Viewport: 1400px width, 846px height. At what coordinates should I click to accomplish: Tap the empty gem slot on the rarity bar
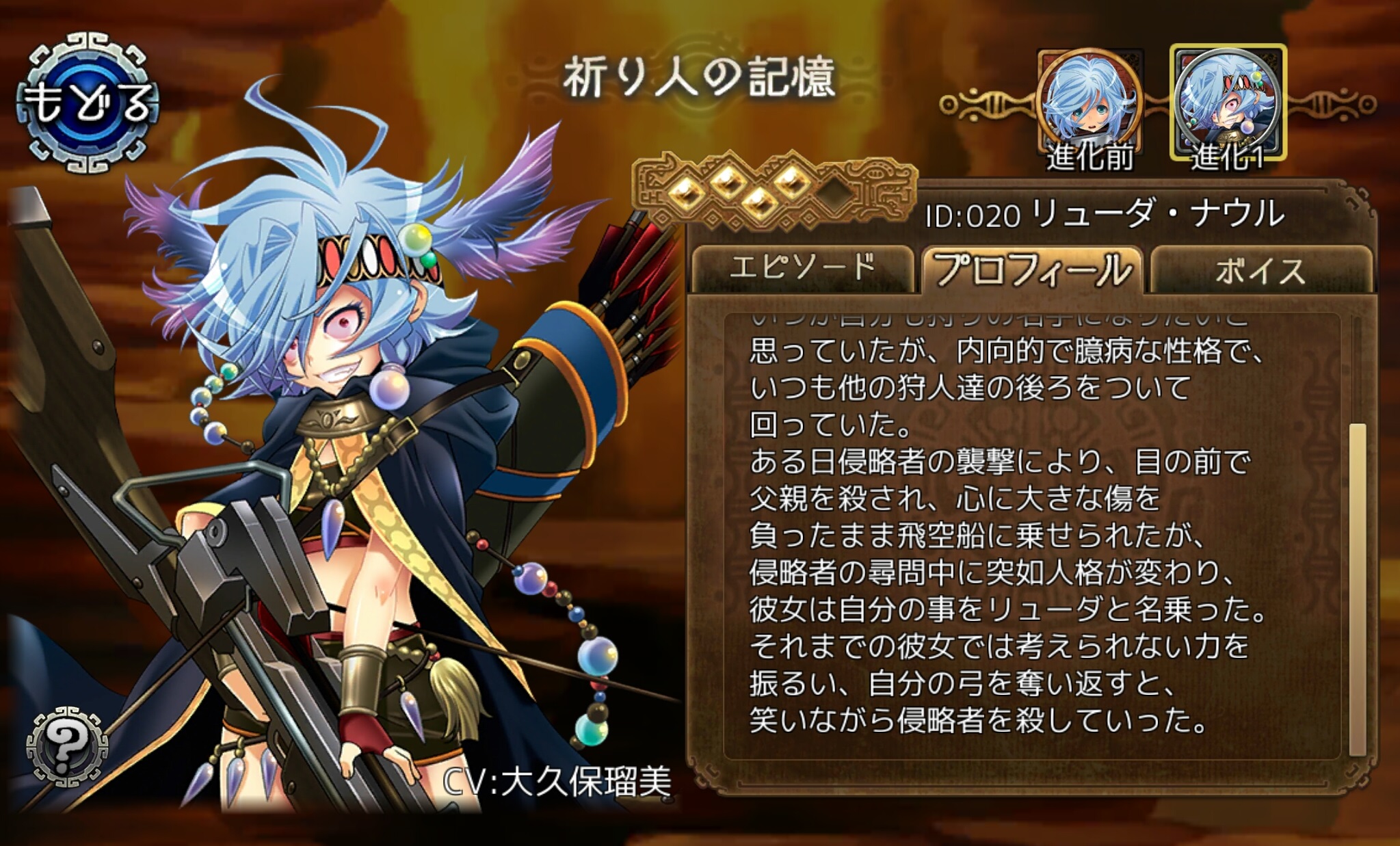pos(834,195)
